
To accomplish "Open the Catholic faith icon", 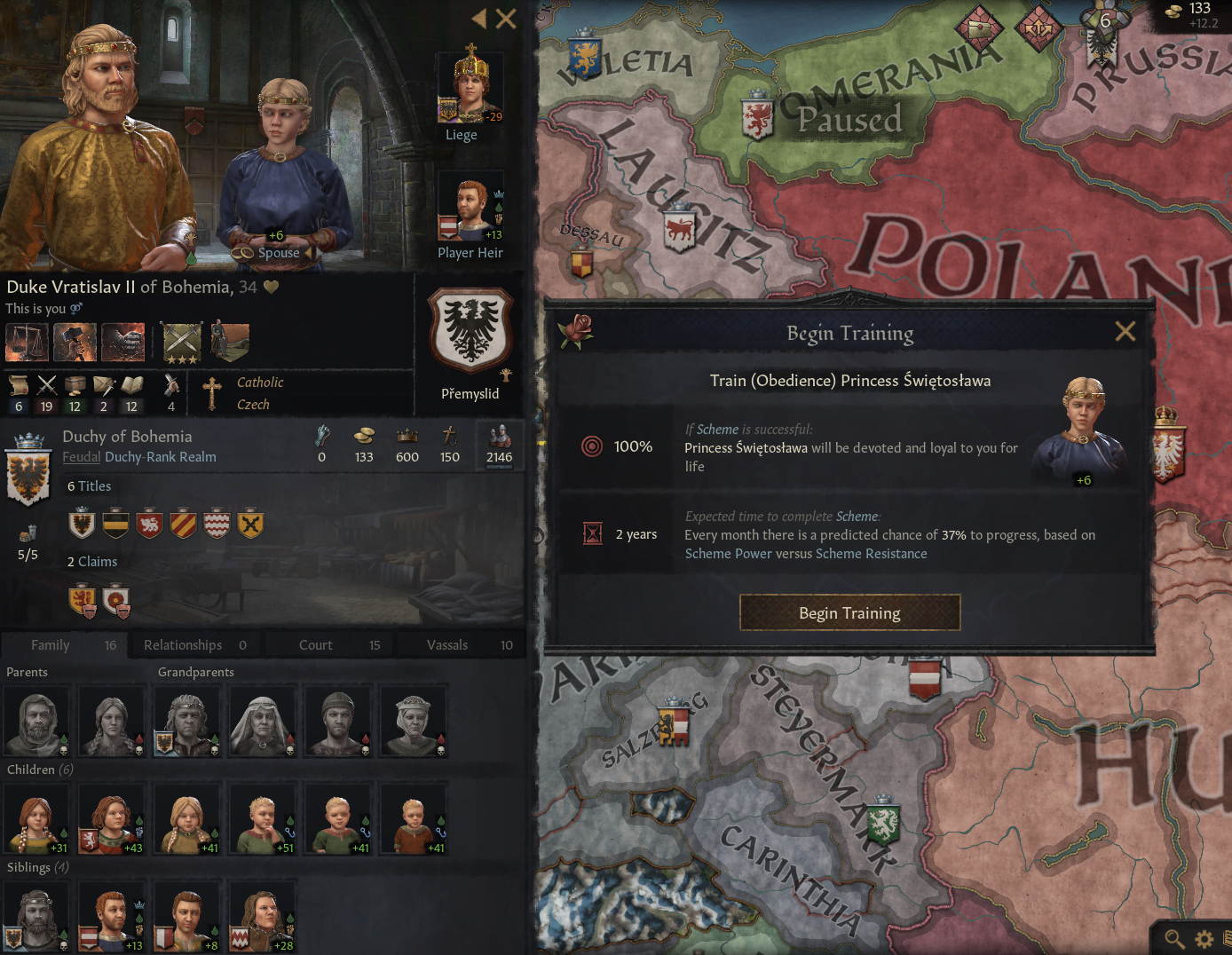I will (212, 393).
